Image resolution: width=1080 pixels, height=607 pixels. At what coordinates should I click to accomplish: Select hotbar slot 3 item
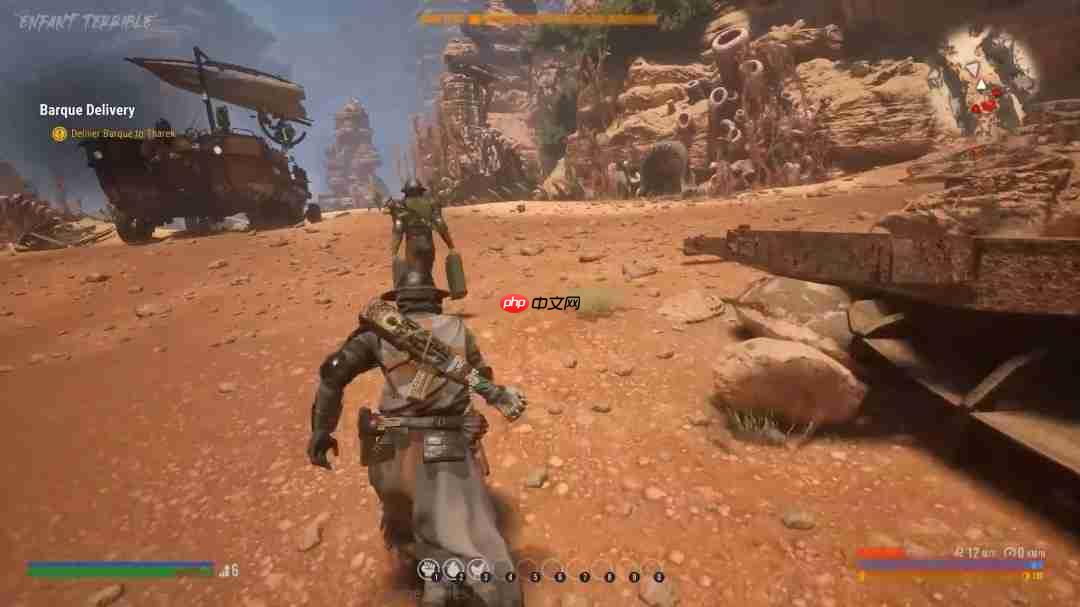pos(477,568)
